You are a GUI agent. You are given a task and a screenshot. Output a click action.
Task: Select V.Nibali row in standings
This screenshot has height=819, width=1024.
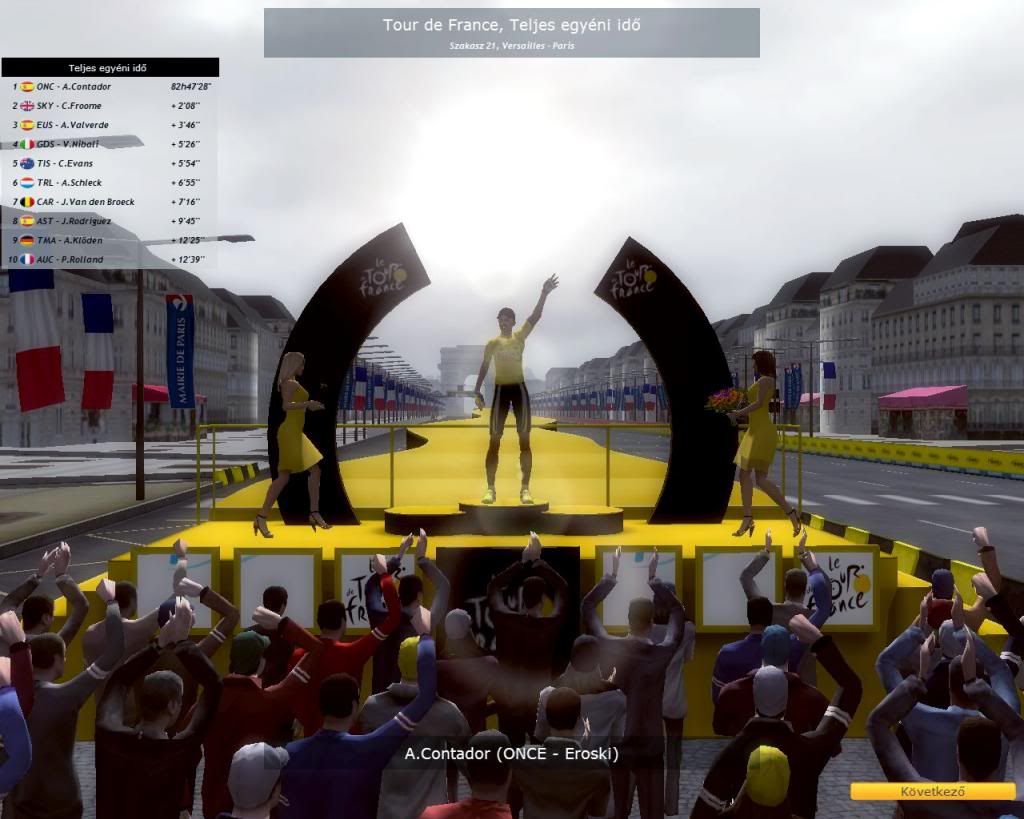108,144
